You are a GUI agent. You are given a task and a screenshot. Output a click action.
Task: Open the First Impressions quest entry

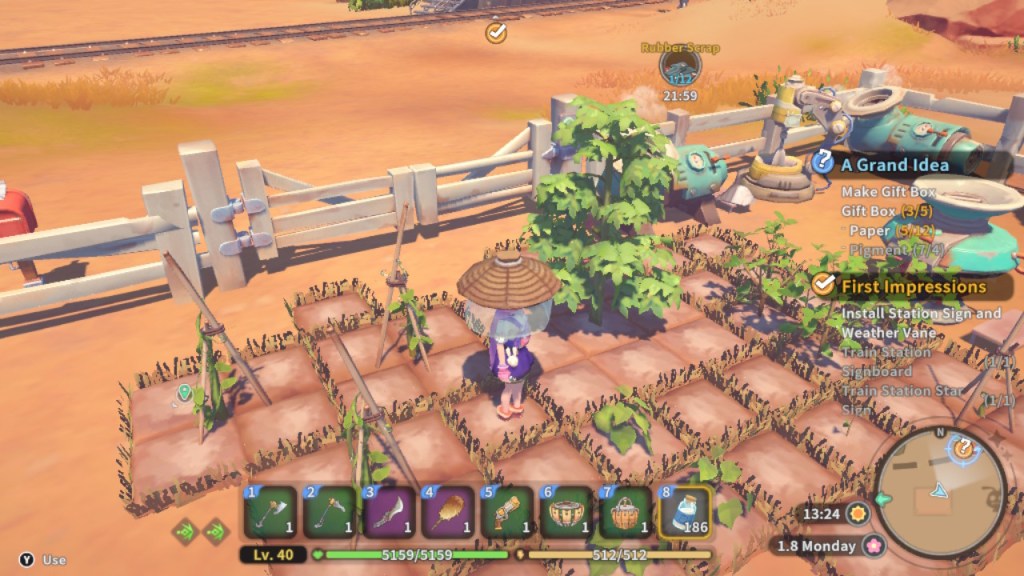913,286
